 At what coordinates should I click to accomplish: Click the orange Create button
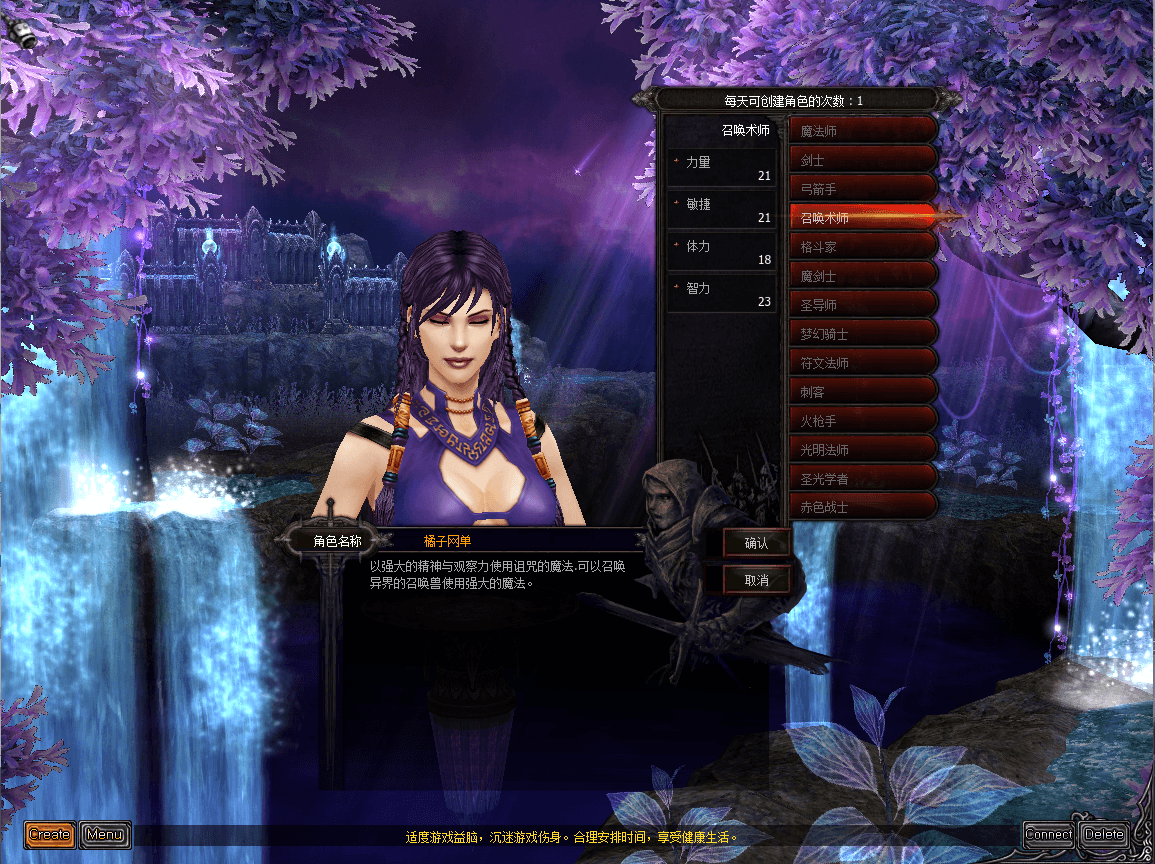point(50,834)
